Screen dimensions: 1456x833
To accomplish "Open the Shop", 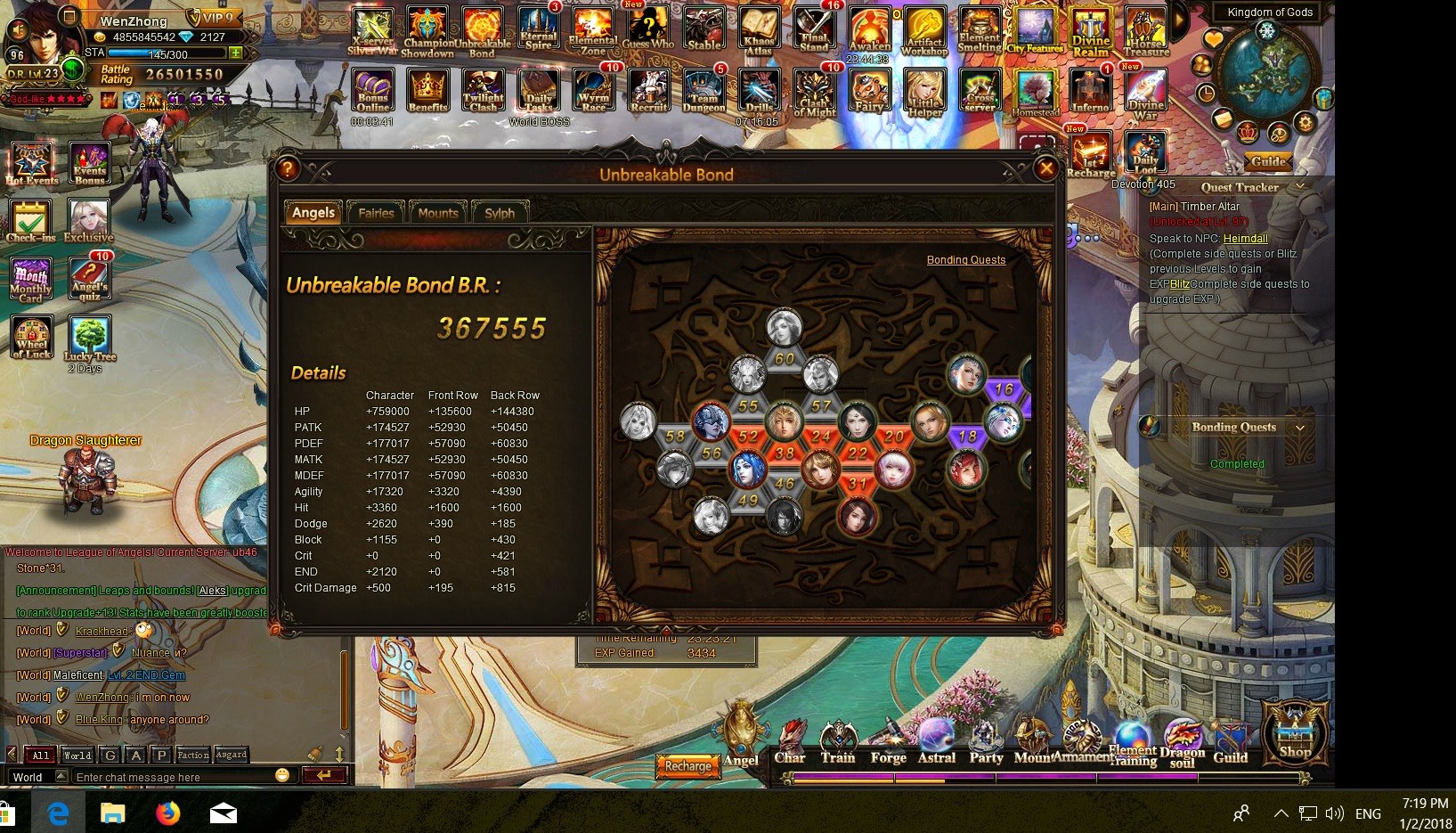I will [x=1295, y=733].
